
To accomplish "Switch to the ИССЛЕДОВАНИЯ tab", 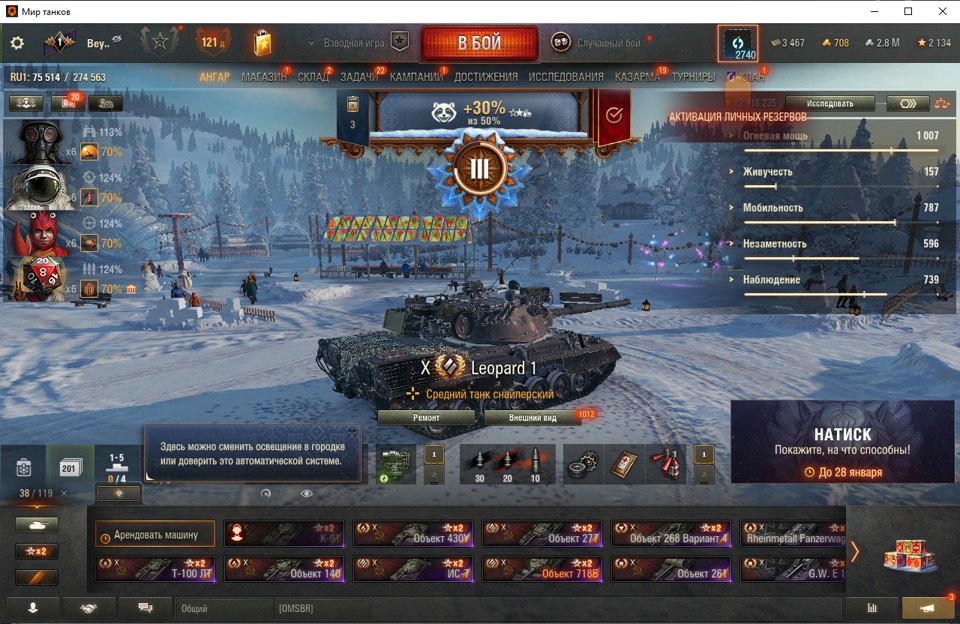I will tap(566, 77).
